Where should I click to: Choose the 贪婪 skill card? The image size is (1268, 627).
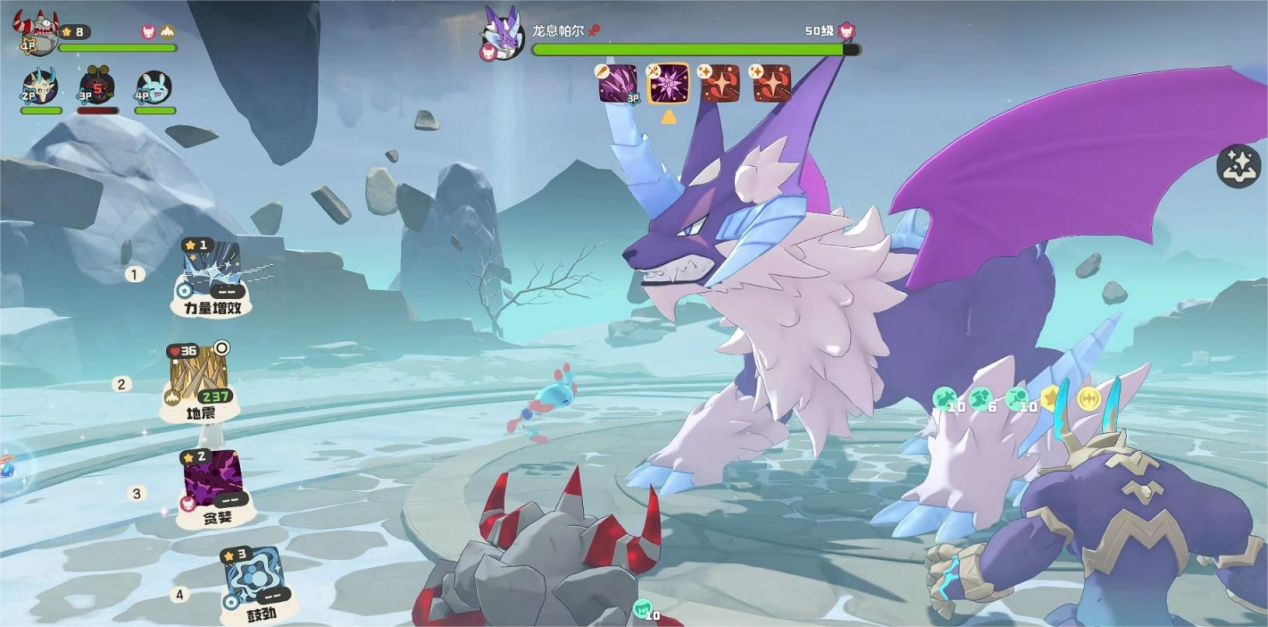(213, 480)
